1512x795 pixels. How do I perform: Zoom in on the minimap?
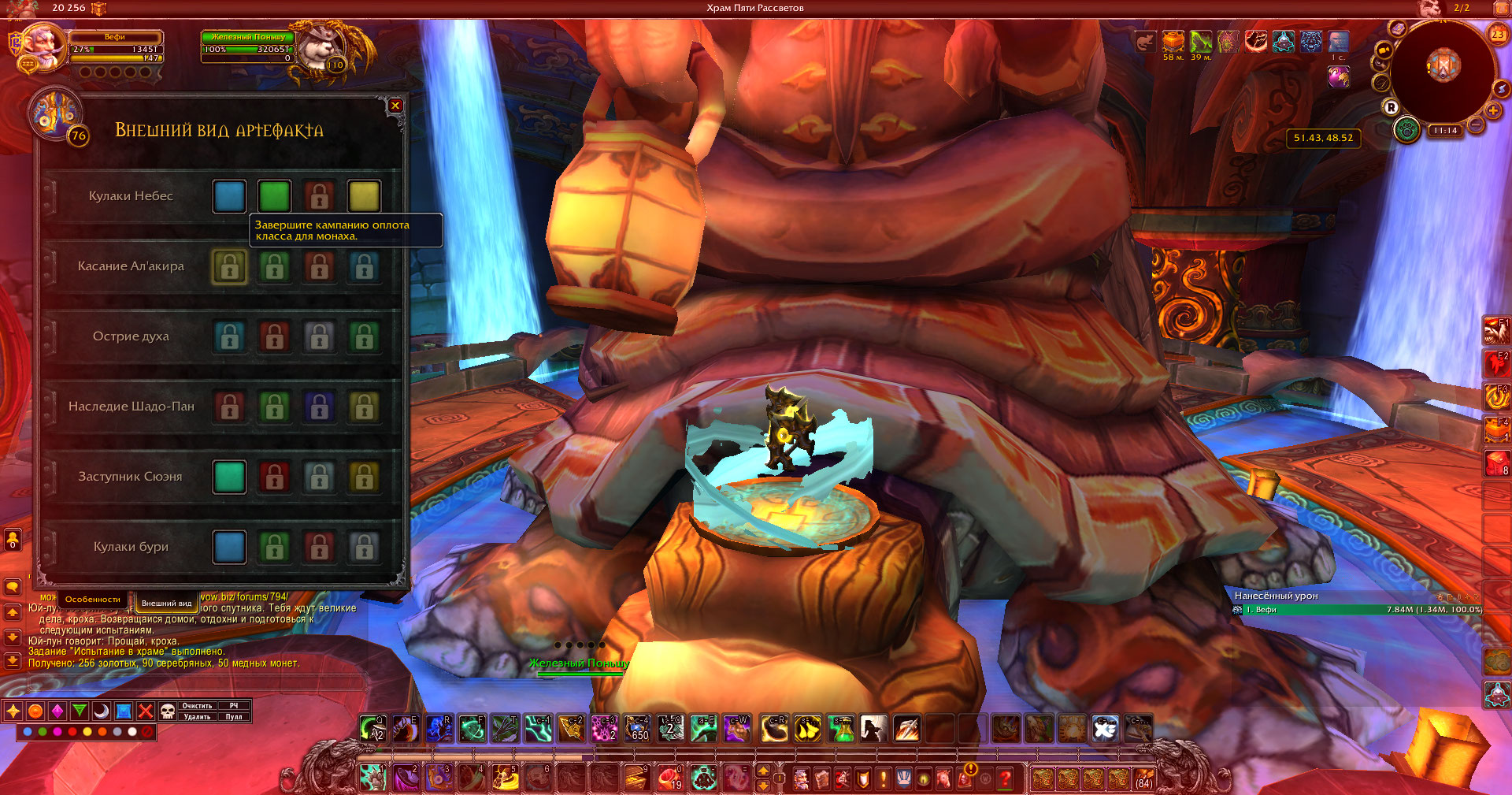pos(1493,110)
